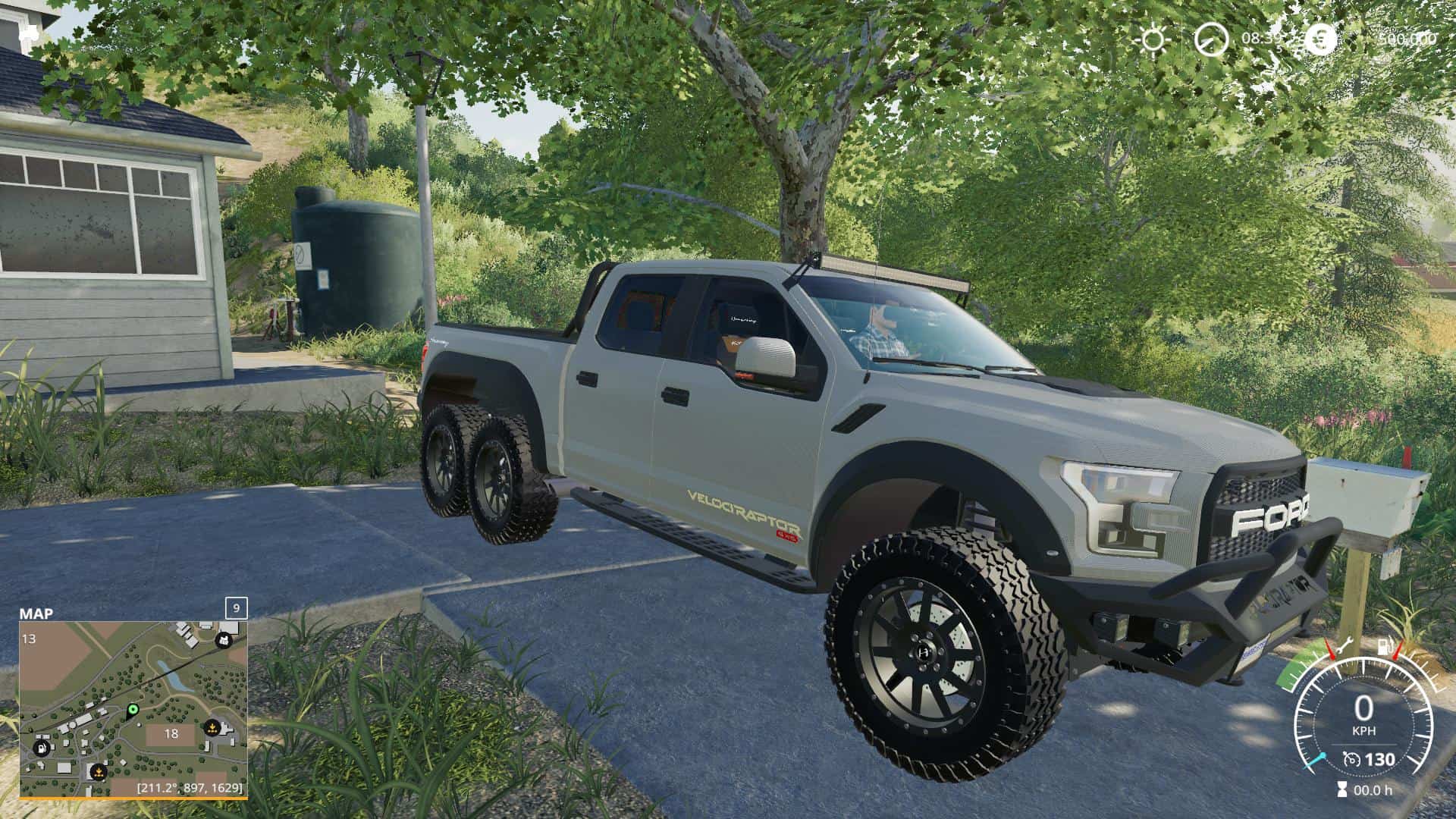Click the green player position marker
Image resolution: width=1456 pixels, height=819 pixels.
click(x=133, y=709)
